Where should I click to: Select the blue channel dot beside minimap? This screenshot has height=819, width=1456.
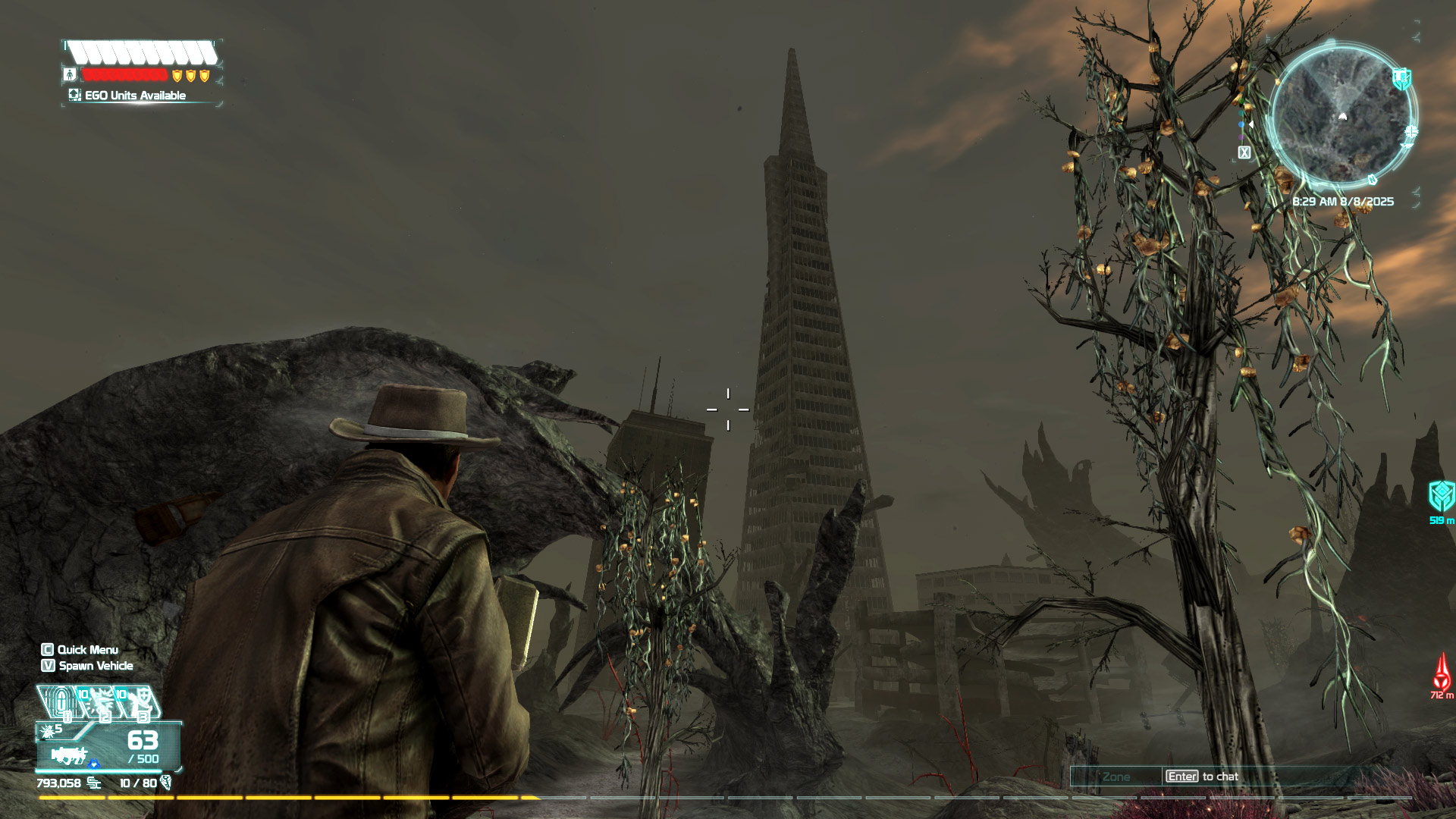[x=1241, y=124]
